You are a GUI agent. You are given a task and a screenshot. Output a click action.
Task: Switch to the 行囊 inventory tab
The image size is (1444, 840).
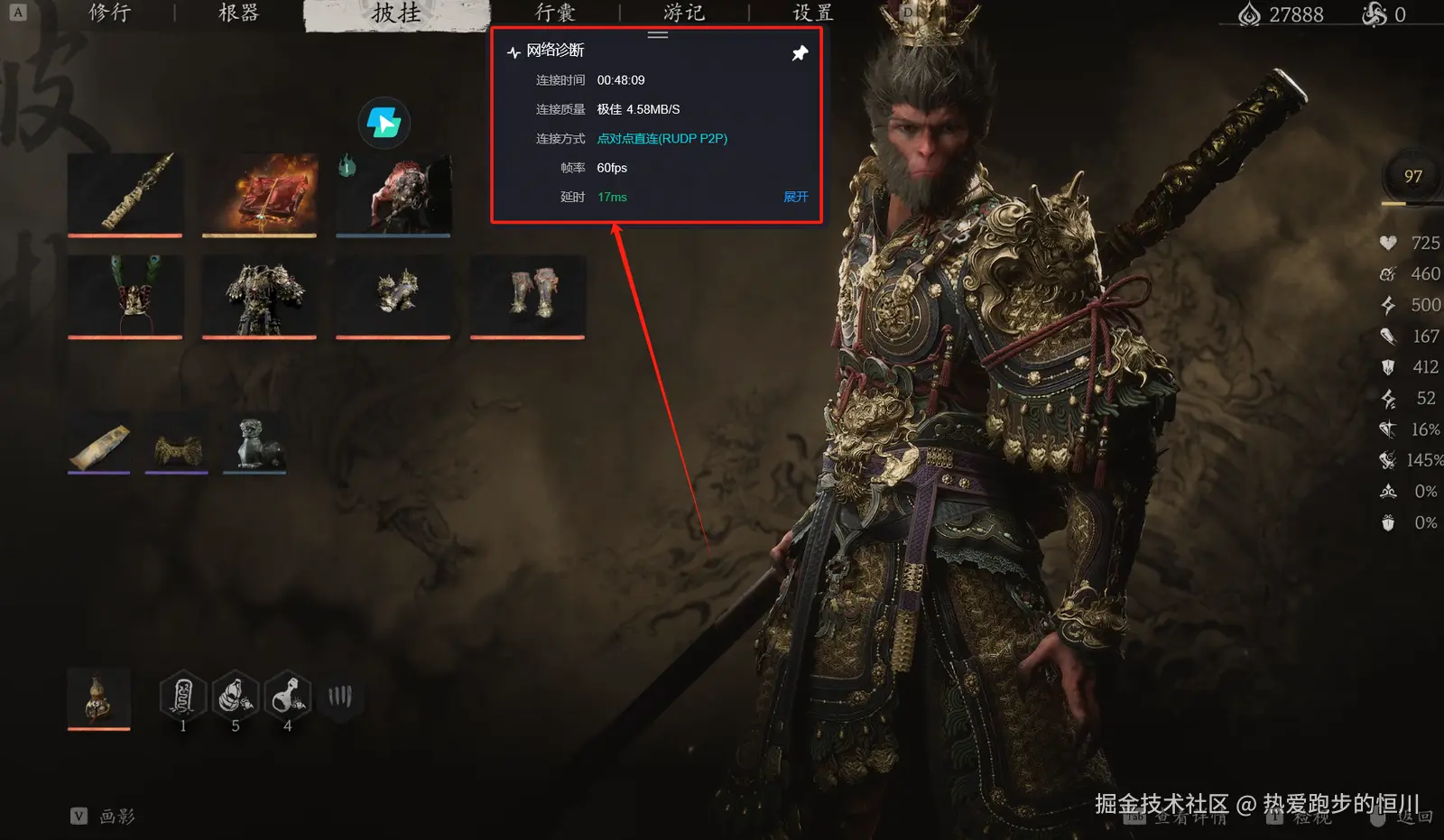click(x=556, y=13)
